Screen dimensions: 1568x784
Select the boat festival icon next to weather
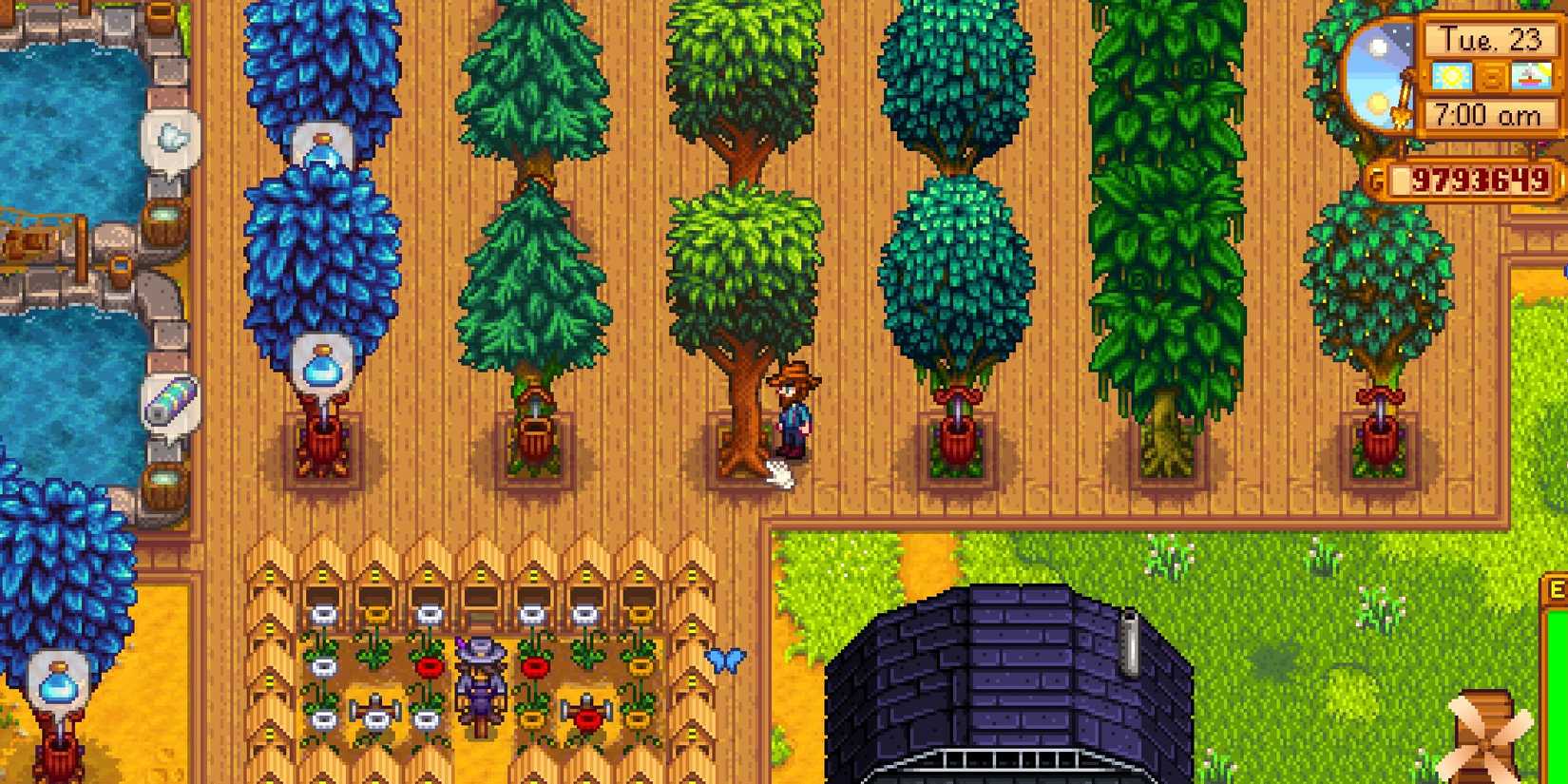1532,76
